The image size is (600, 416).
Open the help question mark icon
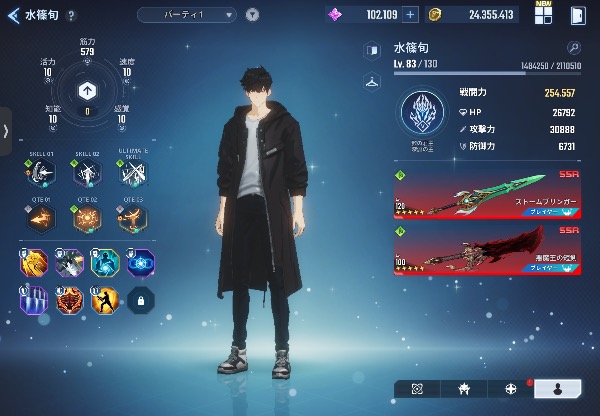[x=70, y=15]
